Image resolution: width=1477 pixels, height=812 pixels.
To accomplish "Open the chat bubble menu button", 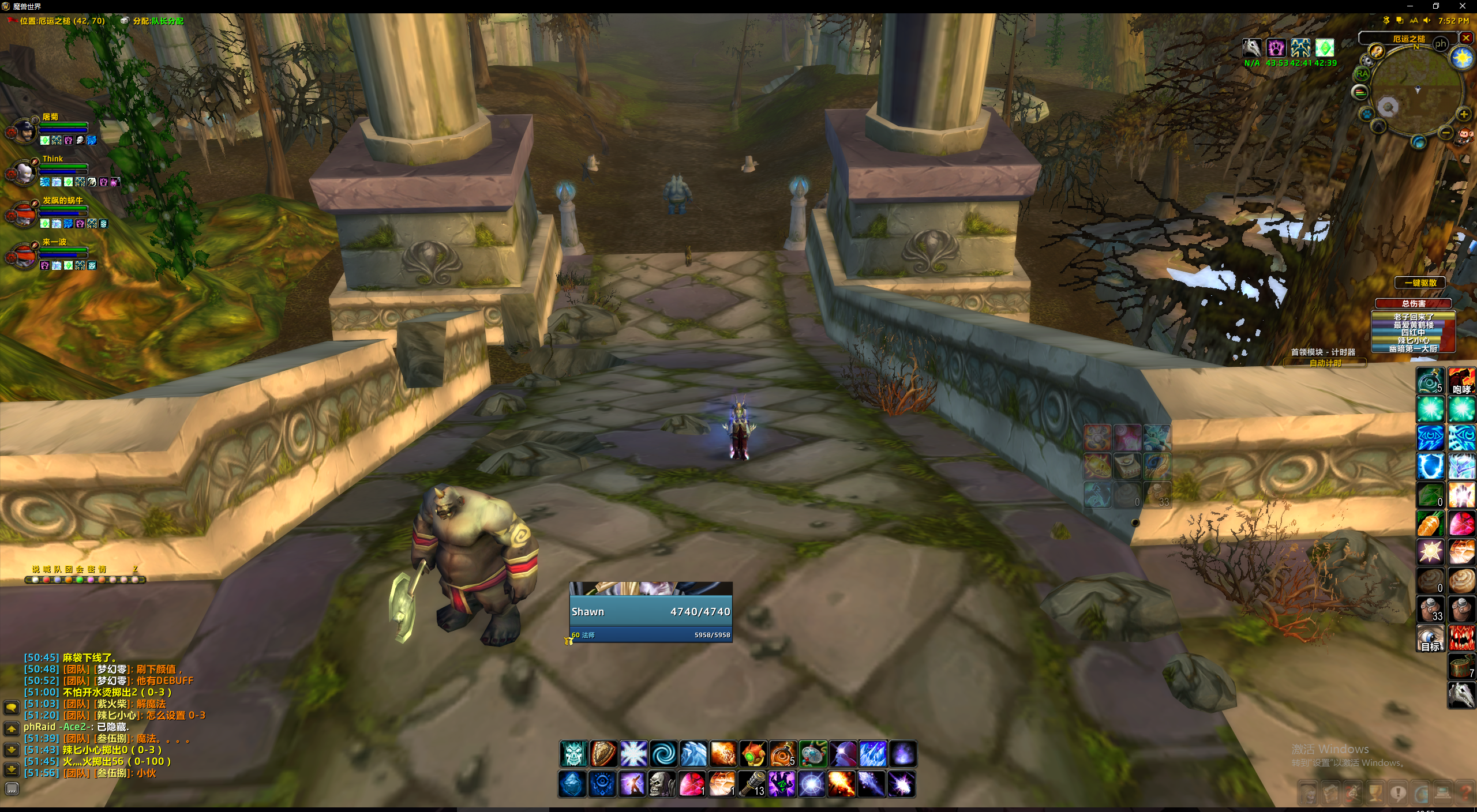I will coord(12,707).
